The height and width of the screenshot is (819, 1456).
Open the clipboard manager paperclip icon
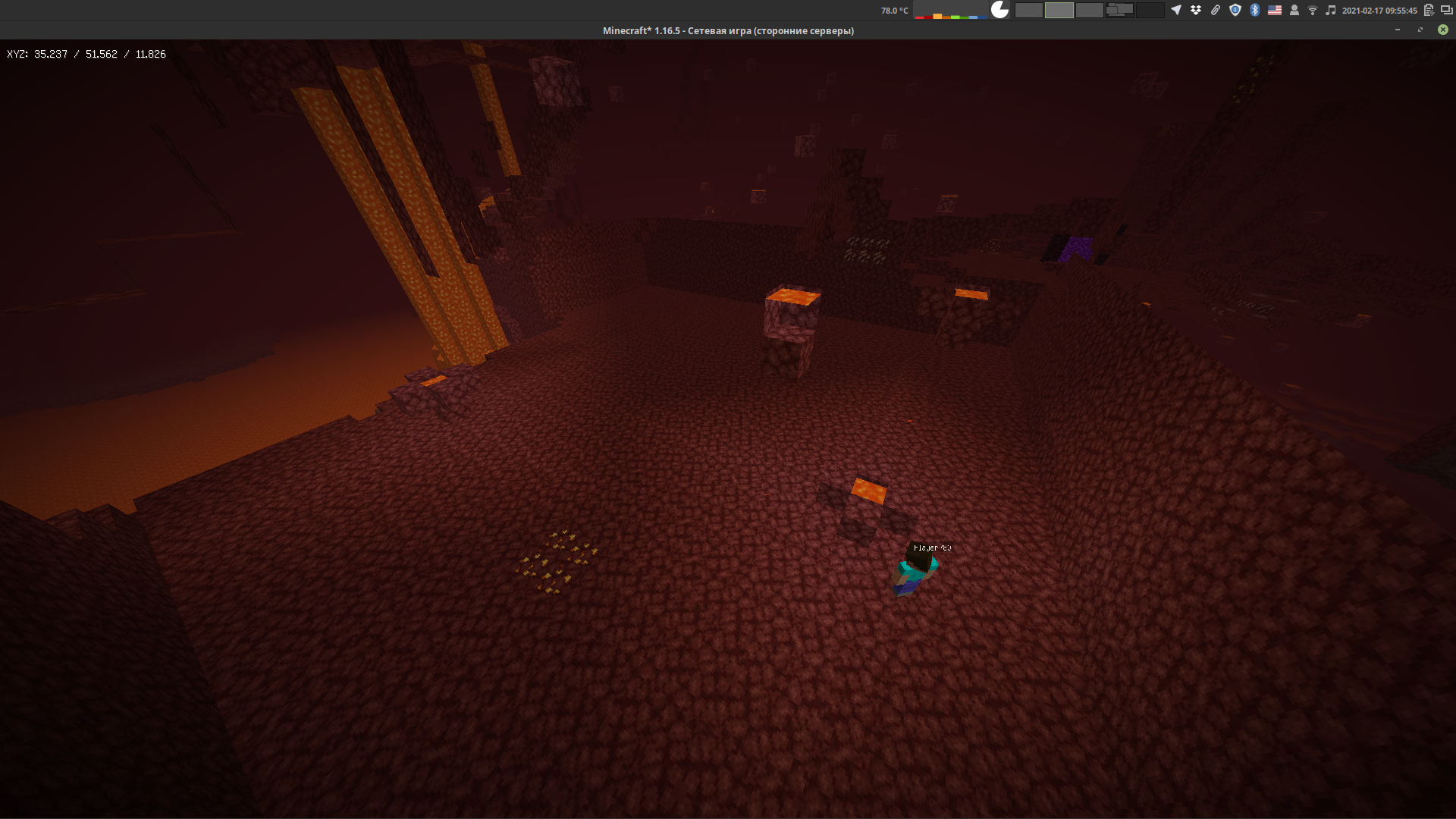pos(1216,10)
